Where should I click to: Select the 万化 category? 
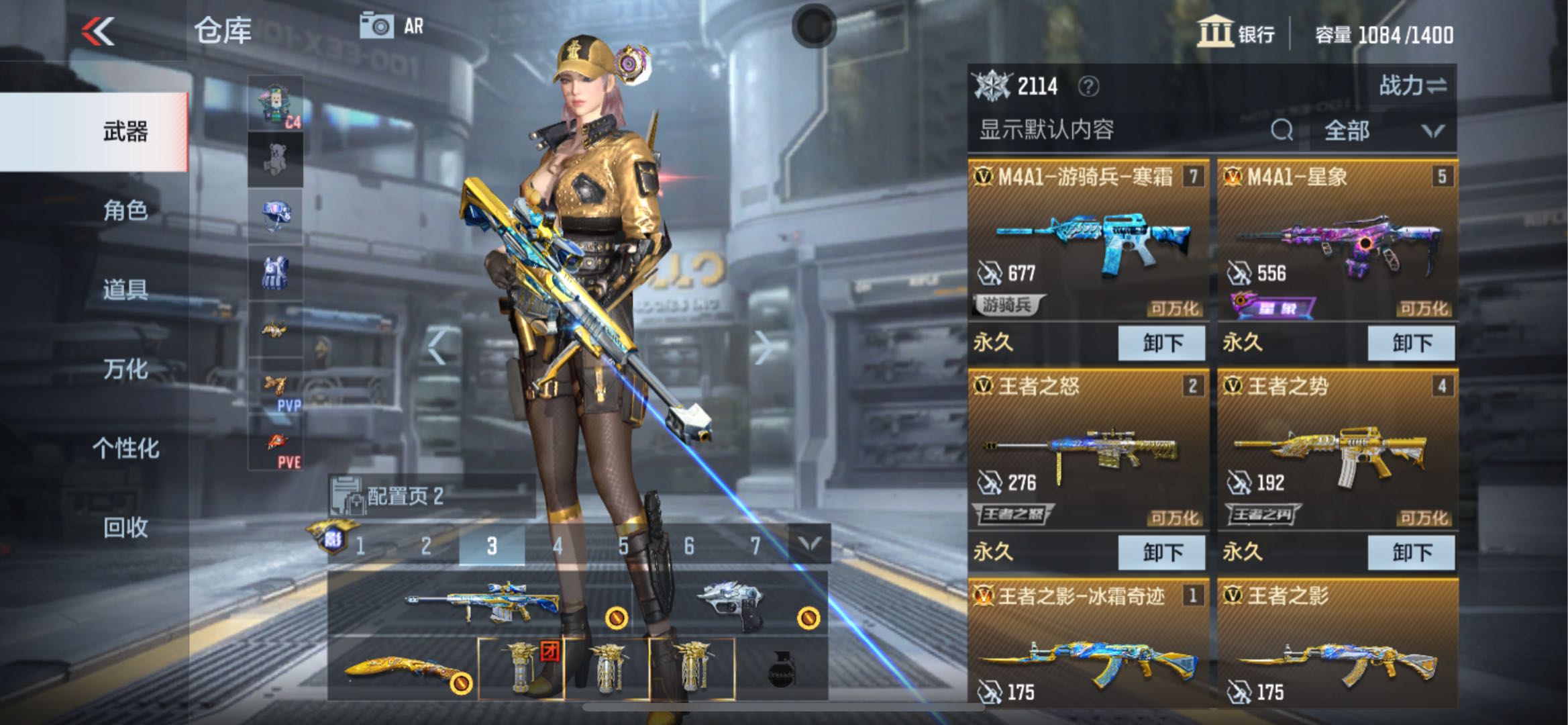(x=125, y=369)
